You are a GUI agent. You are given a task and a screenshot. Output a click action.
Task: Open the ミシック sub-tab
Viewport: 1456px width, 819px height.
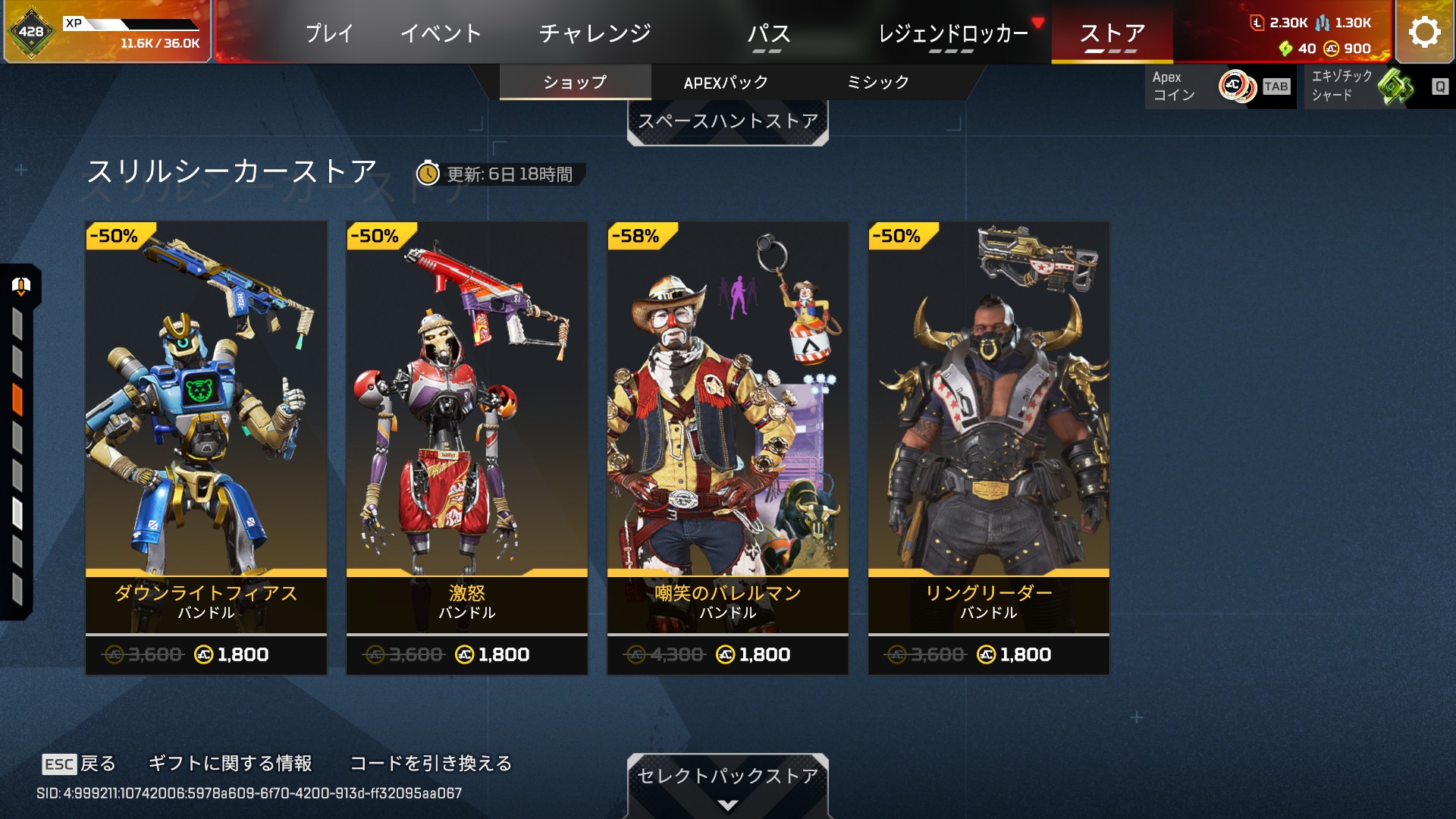pos(877,82)
